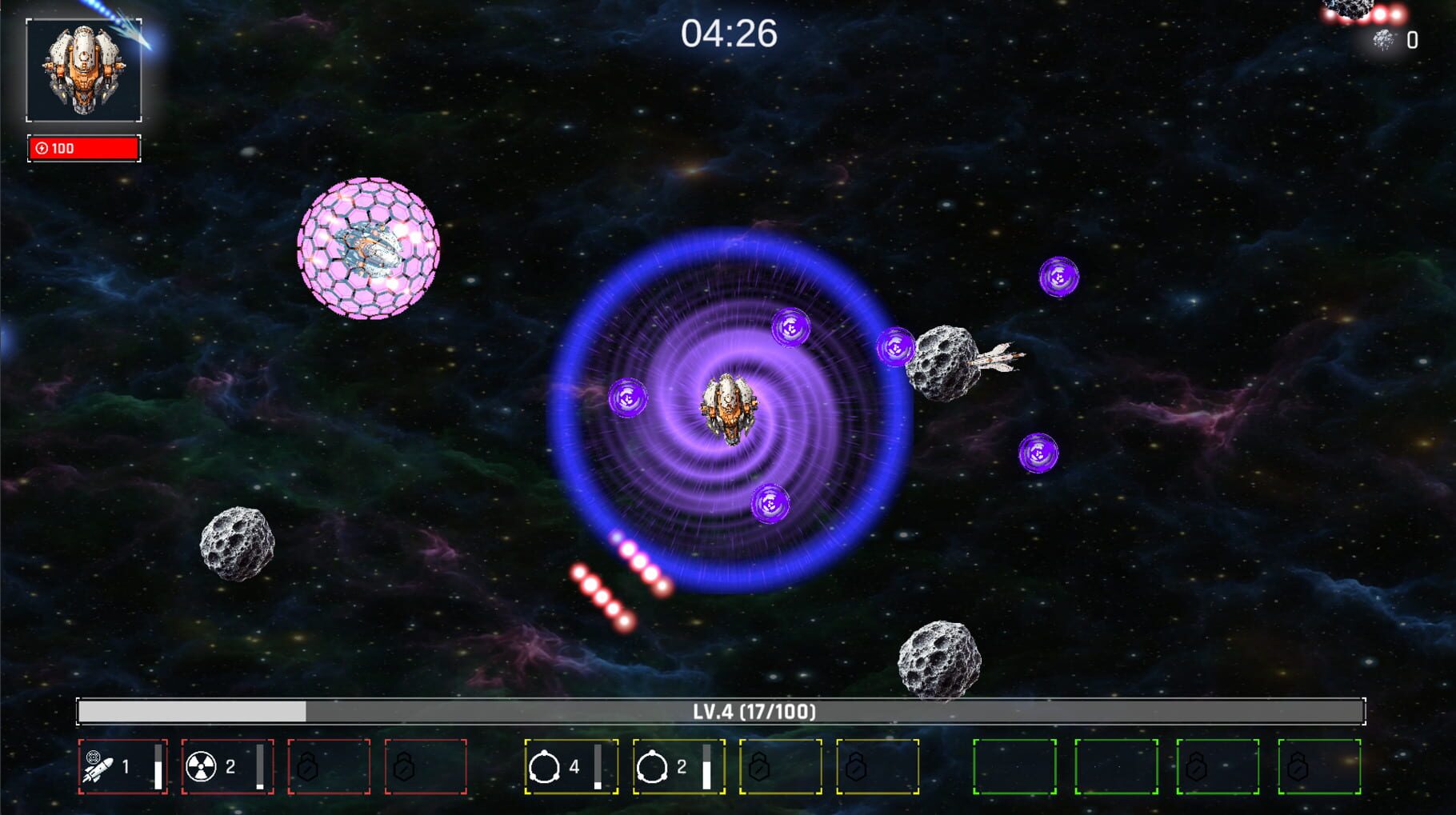This screenshot has height=815, width=1456.
Task: Activate the radioactive nuke ability
Action: click(x=228, y=766)
